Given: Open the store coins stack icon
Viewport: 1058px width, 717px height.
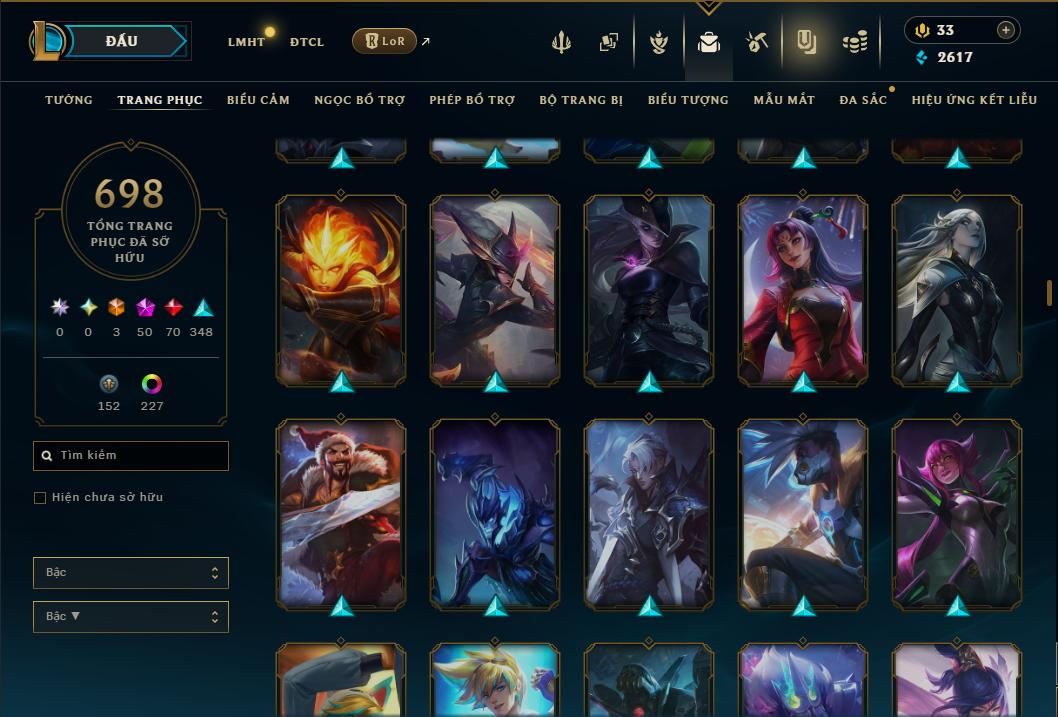Looking at the screenshot, I should click(x=854, y=42).
